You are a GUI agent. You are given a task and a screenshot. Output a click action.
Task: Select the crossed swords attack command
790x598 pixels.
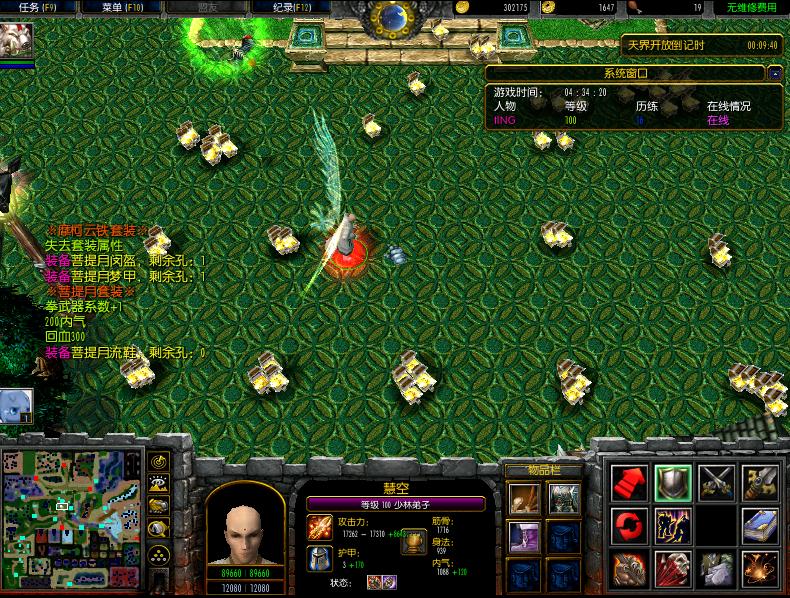[717, 482]
